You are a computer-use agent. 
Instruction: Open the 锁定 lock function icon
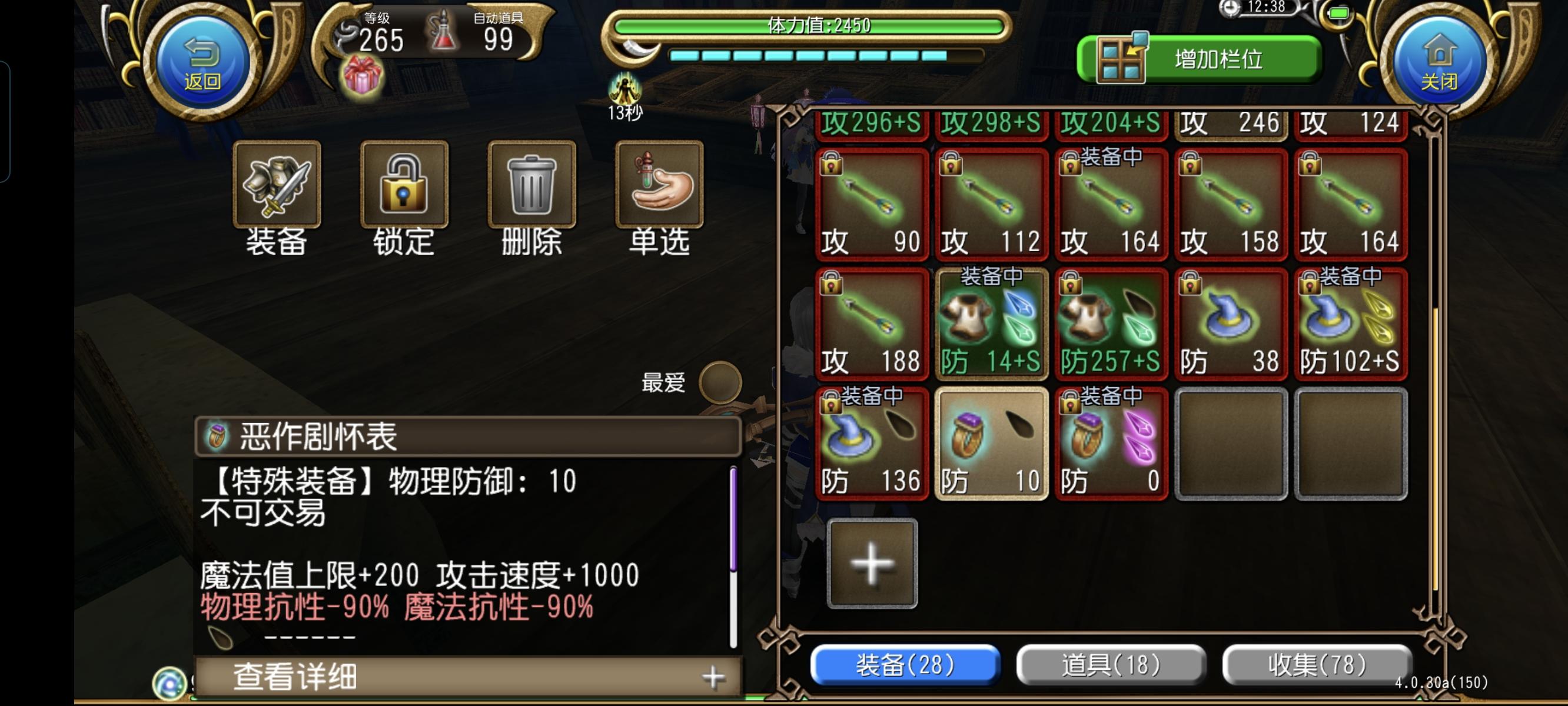pos(404,186)
